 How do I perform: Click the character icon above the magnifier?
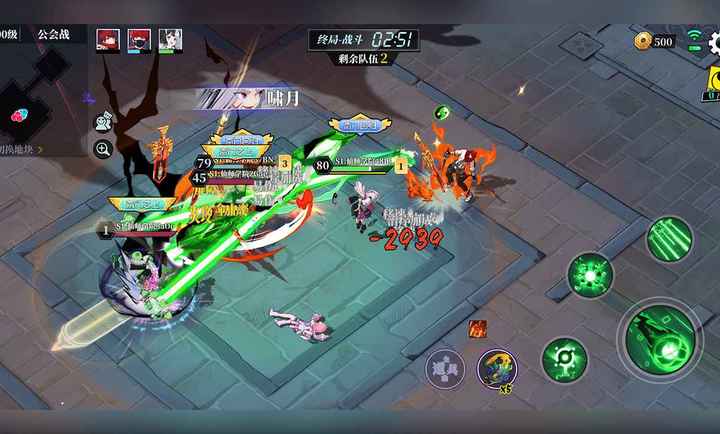[103, 122]
